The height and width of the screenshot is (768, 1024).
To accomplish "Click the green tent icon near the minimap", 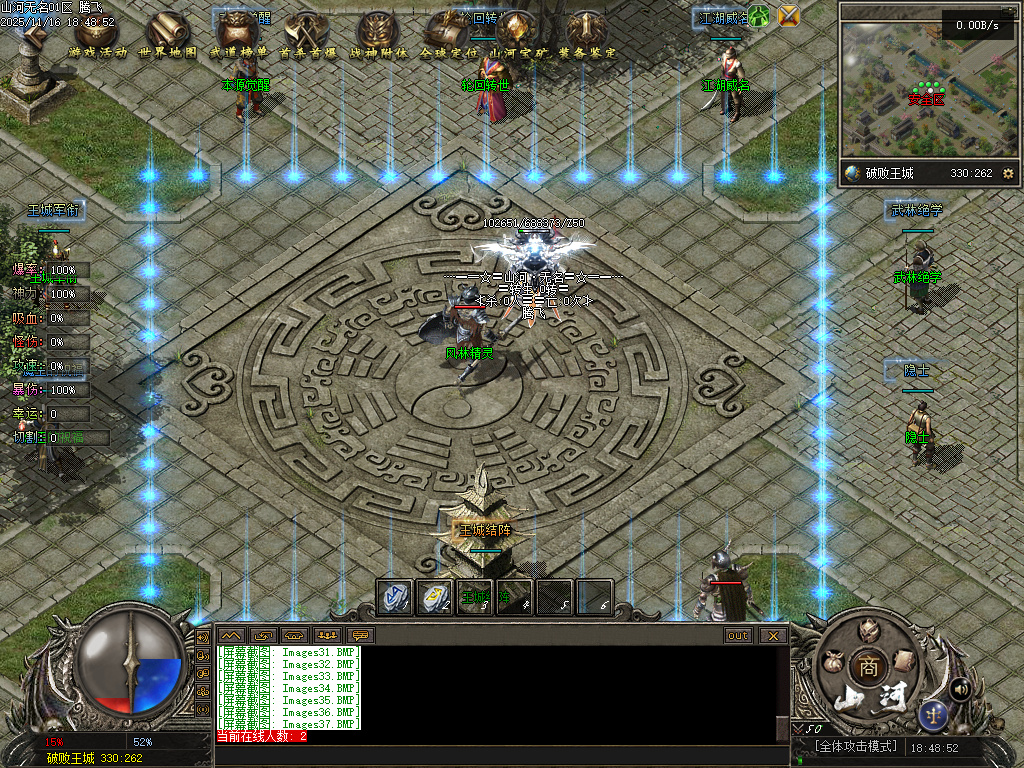I will tap(760, 15).
